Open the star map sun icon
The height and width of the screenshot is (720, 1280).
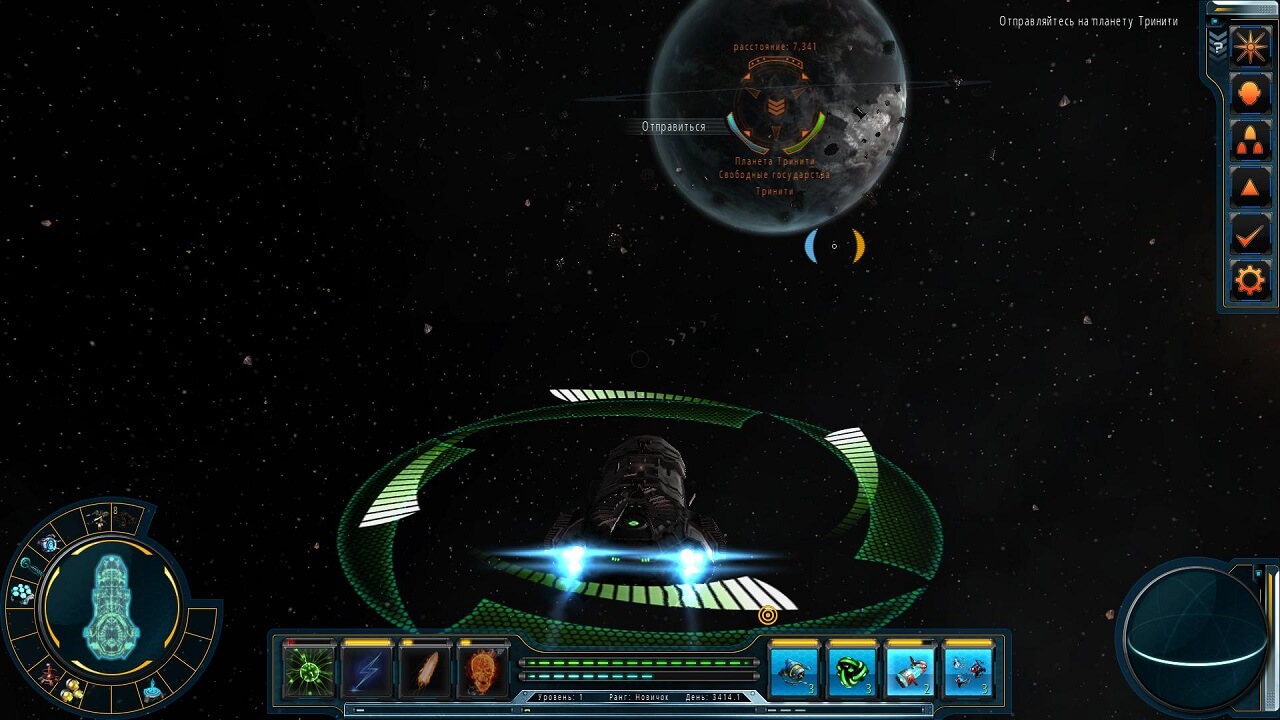[x=1250, y=47]
